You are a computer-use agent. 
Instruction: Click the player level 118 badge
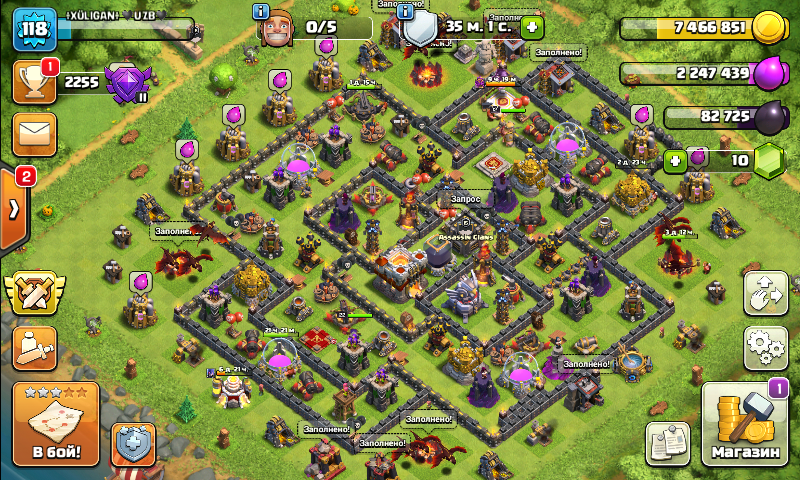33,29
